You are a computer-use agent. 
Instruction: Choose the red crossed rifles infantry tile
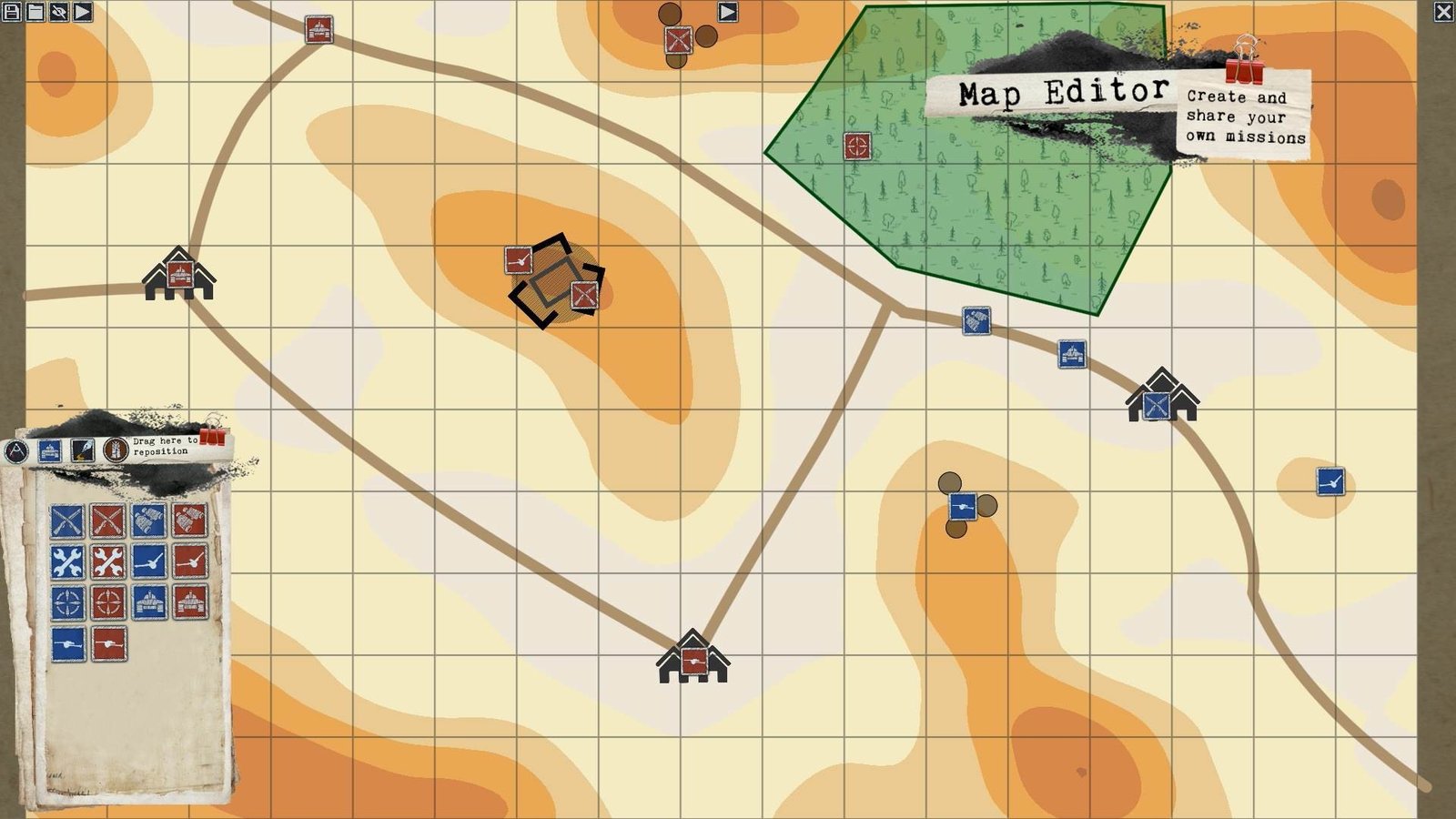click(x=108, y=521)
